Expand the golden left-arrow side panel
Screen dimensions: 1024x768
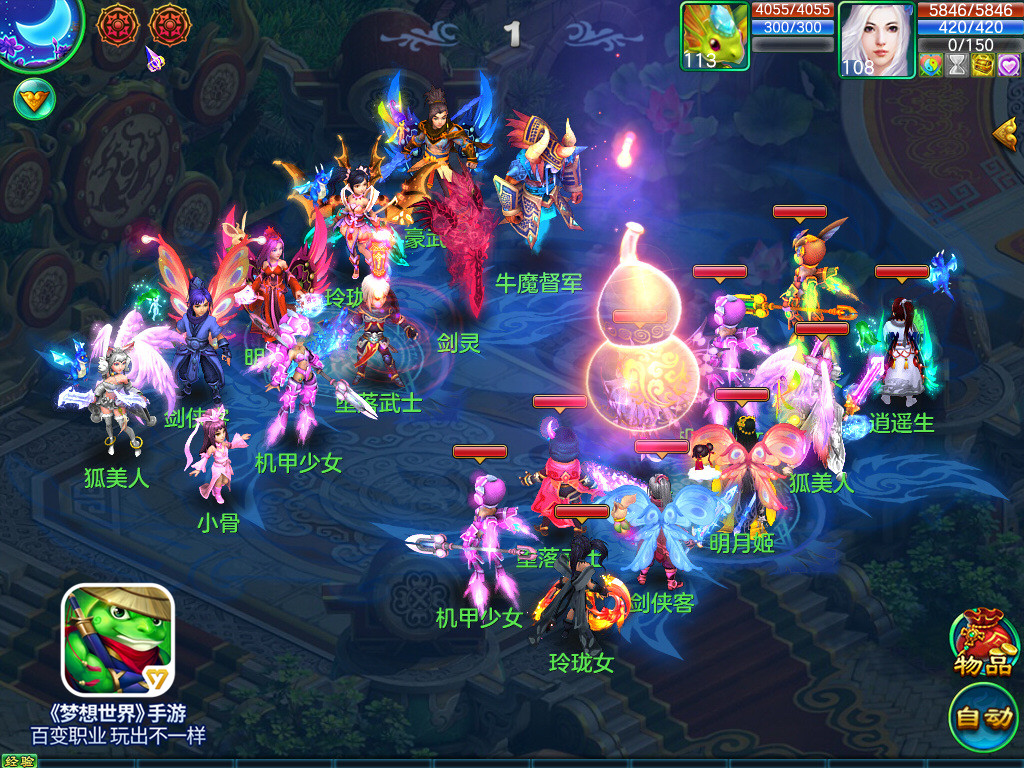click(1006, 132)
